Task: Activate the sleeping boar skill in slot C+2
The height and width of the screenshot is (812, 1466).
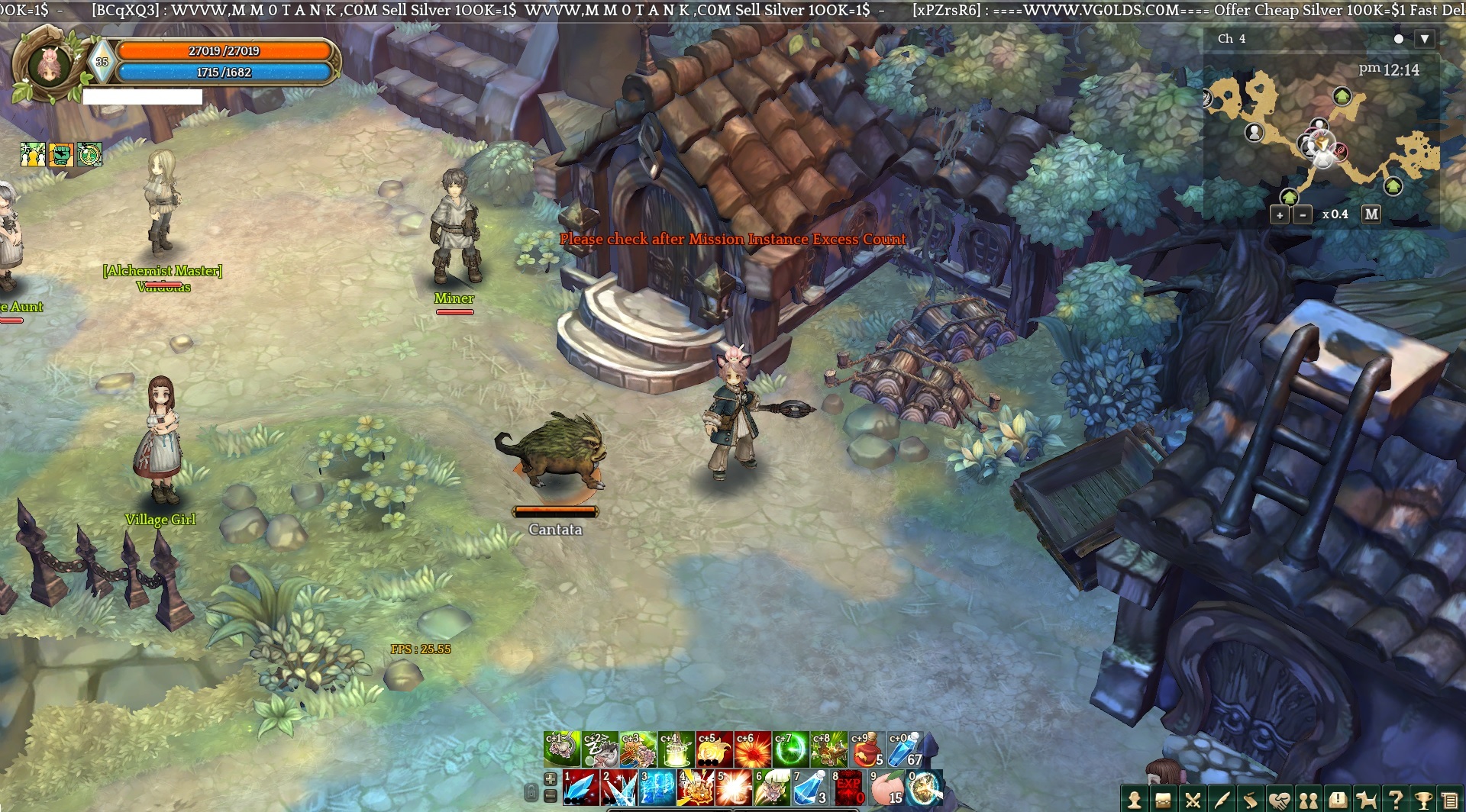Action: point(599,749)
